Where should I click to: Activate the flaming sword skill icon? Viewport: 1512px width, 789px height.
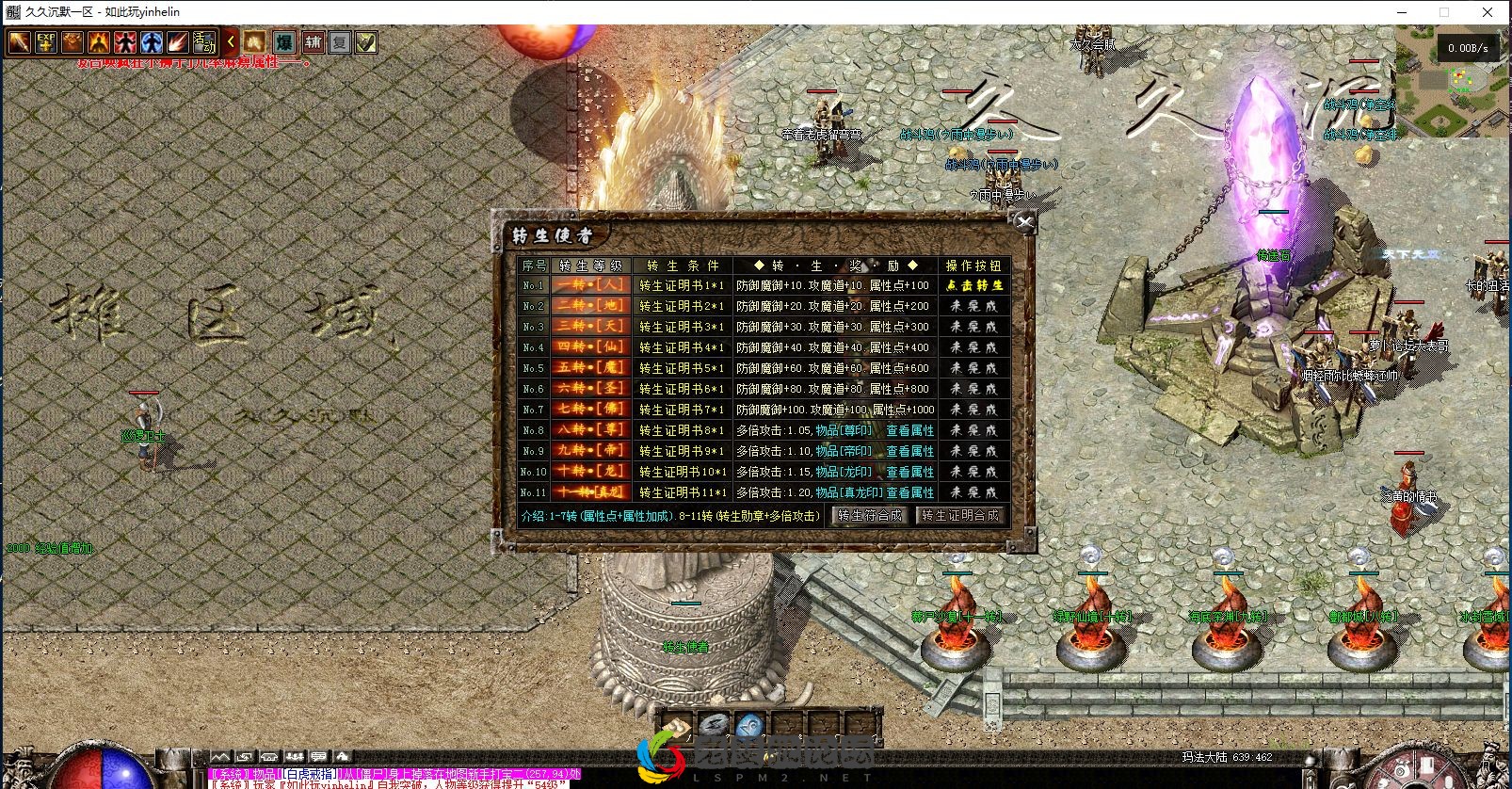tap(20, 42)
